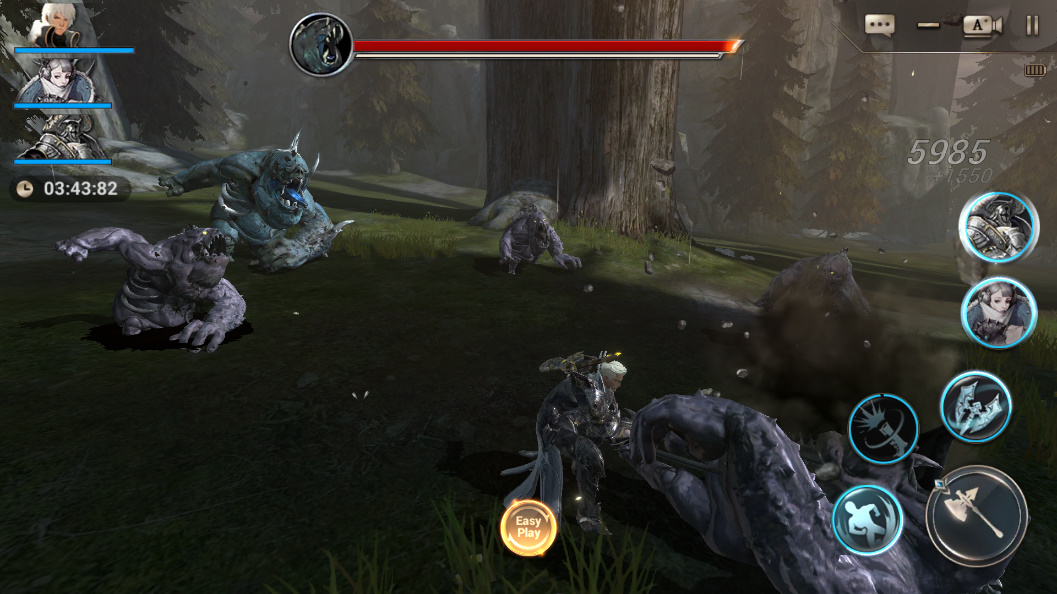Use the spinning slash skill
The width and height of the screenshot is (1057, 594).
click(x=884, y=428)
